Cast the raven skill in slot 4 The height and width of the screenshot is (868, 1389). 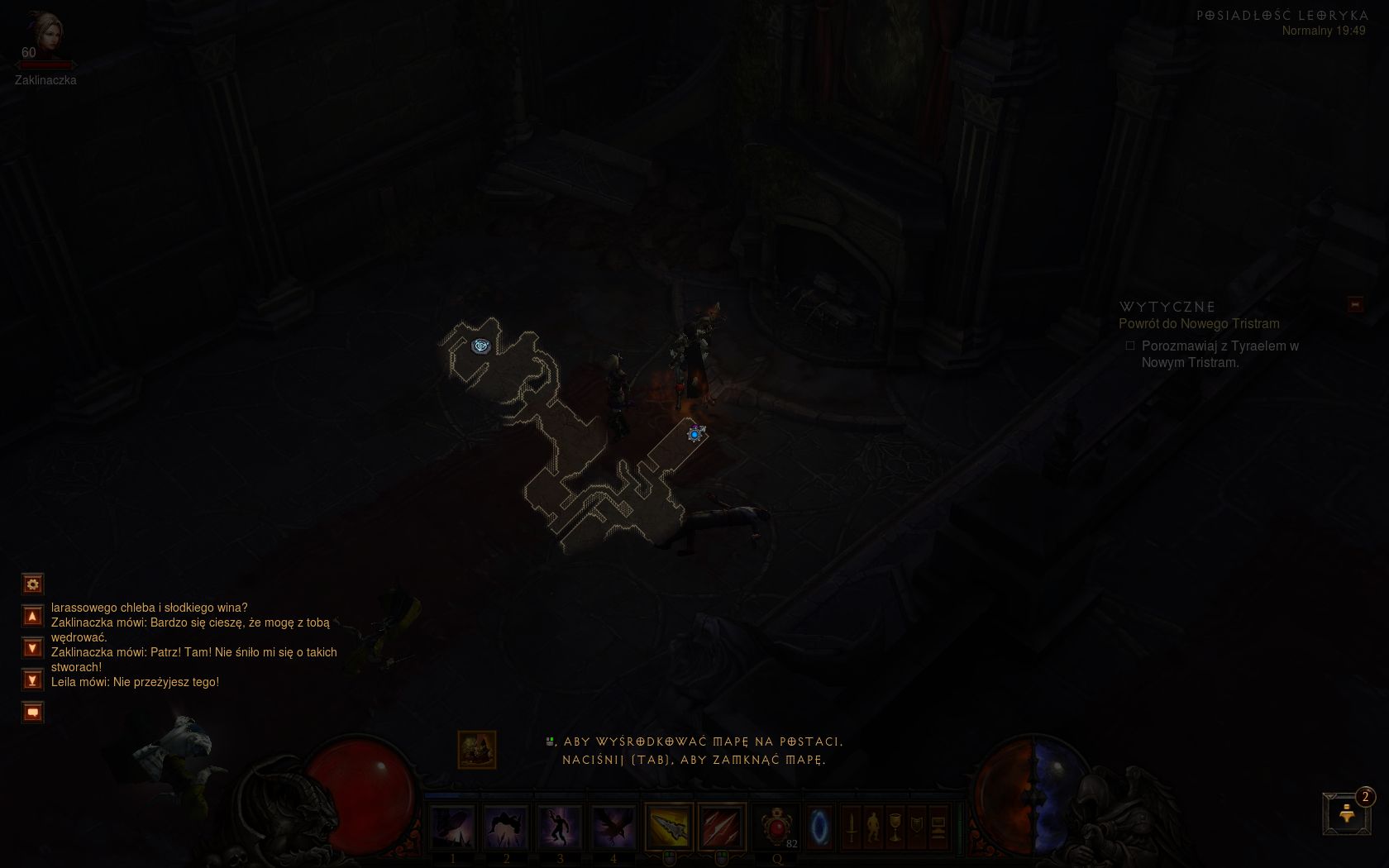(613, 827)
